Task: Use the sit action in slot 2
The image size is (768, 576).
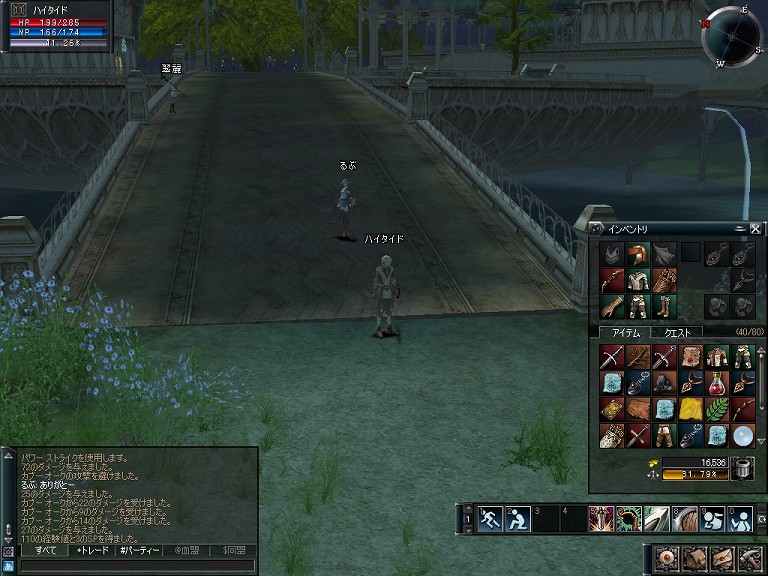Action: 517,520
